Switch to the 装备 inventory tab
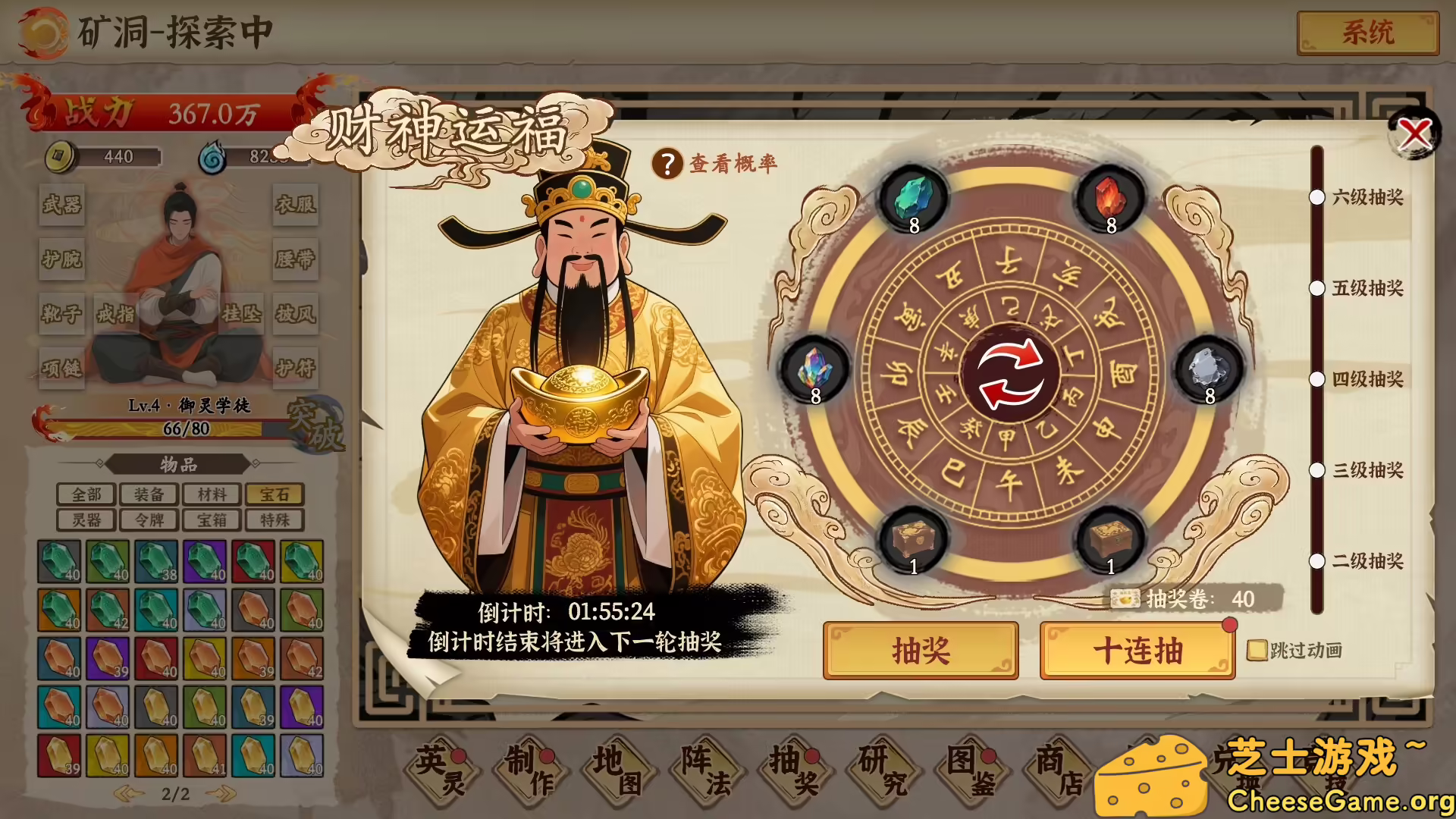 click(x=149, y=494)
